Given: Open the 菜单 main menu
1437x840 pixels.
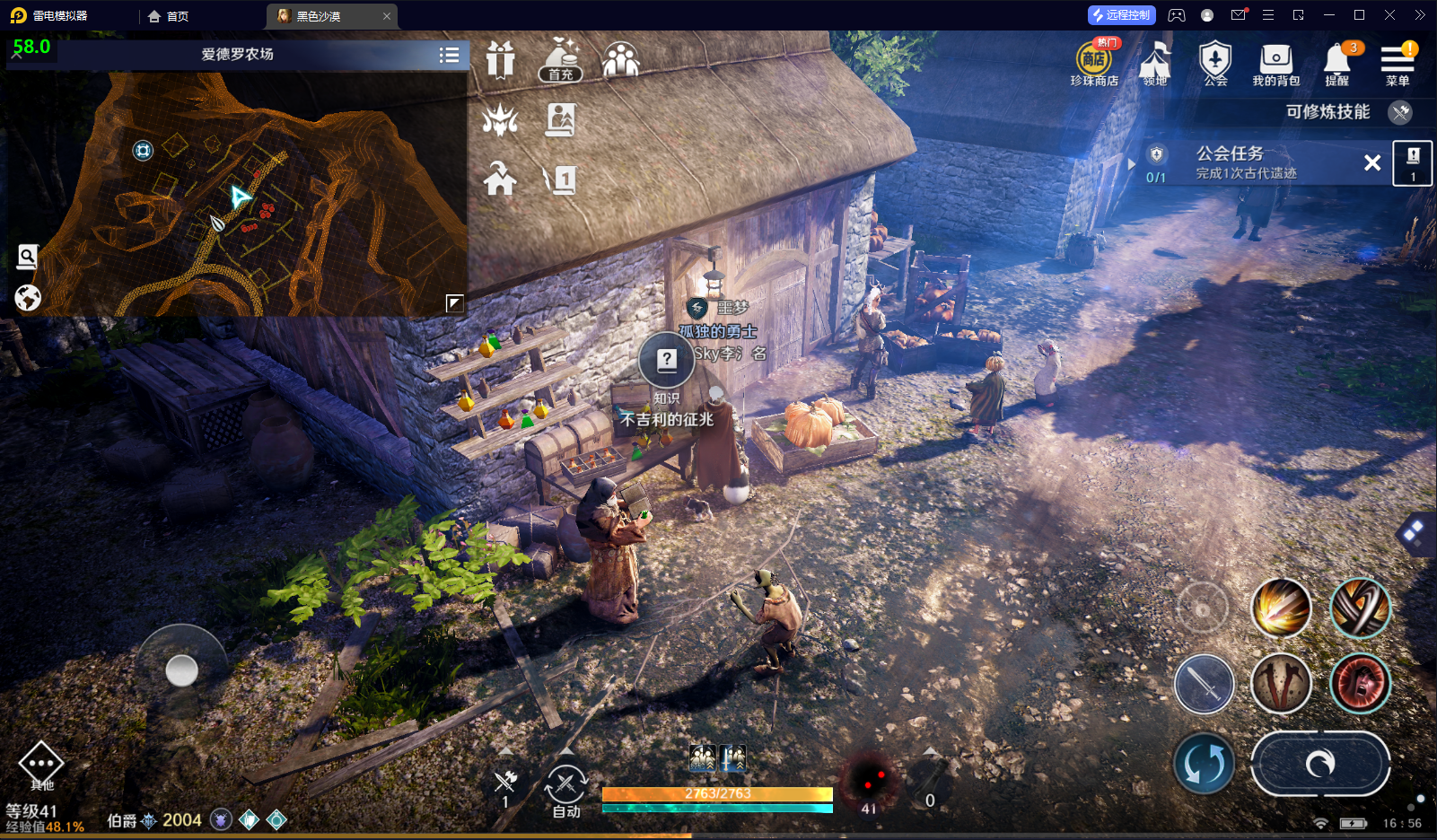Looking at the screenshot, I should point(1398,63).
